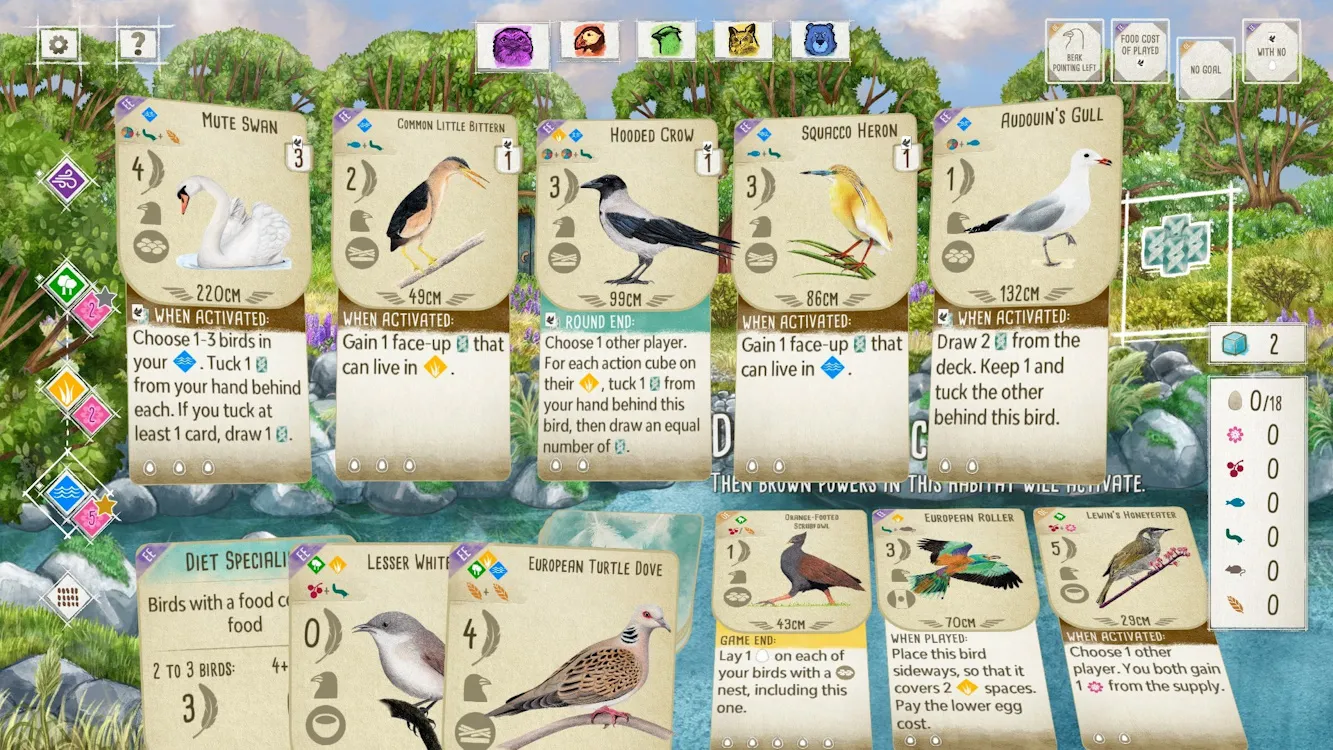Viewport: 1333px width, 750px height.
Task: Select the puffin player avatar
Action: pyautogui.click(x=589, y=41)
